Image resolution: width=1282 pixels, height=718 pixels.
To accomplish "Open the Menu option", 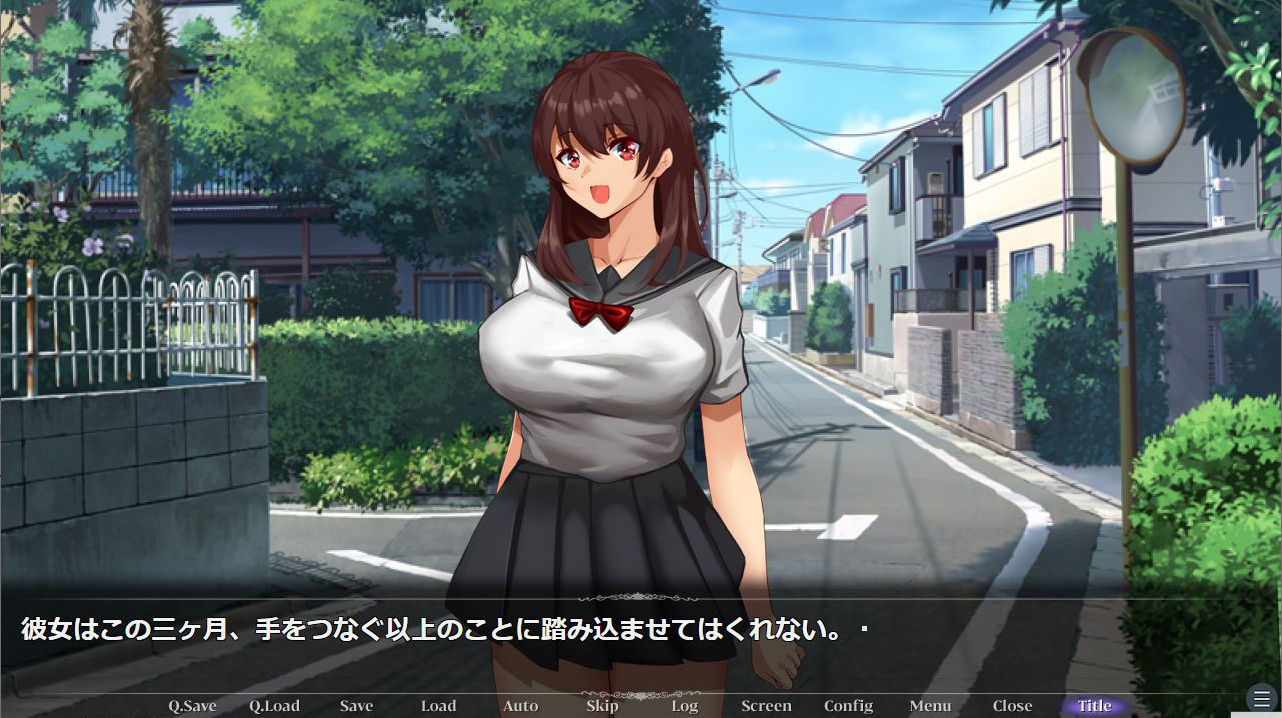I will tap(930, 706).
